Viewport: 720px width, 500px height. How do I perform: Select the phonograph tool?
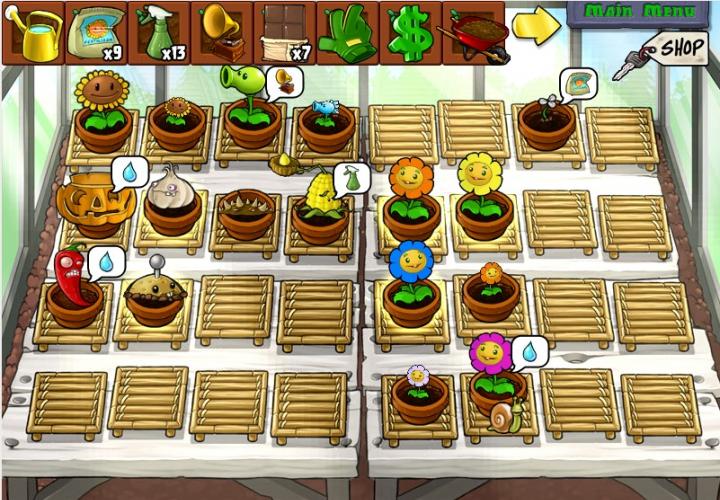(222, 32)
